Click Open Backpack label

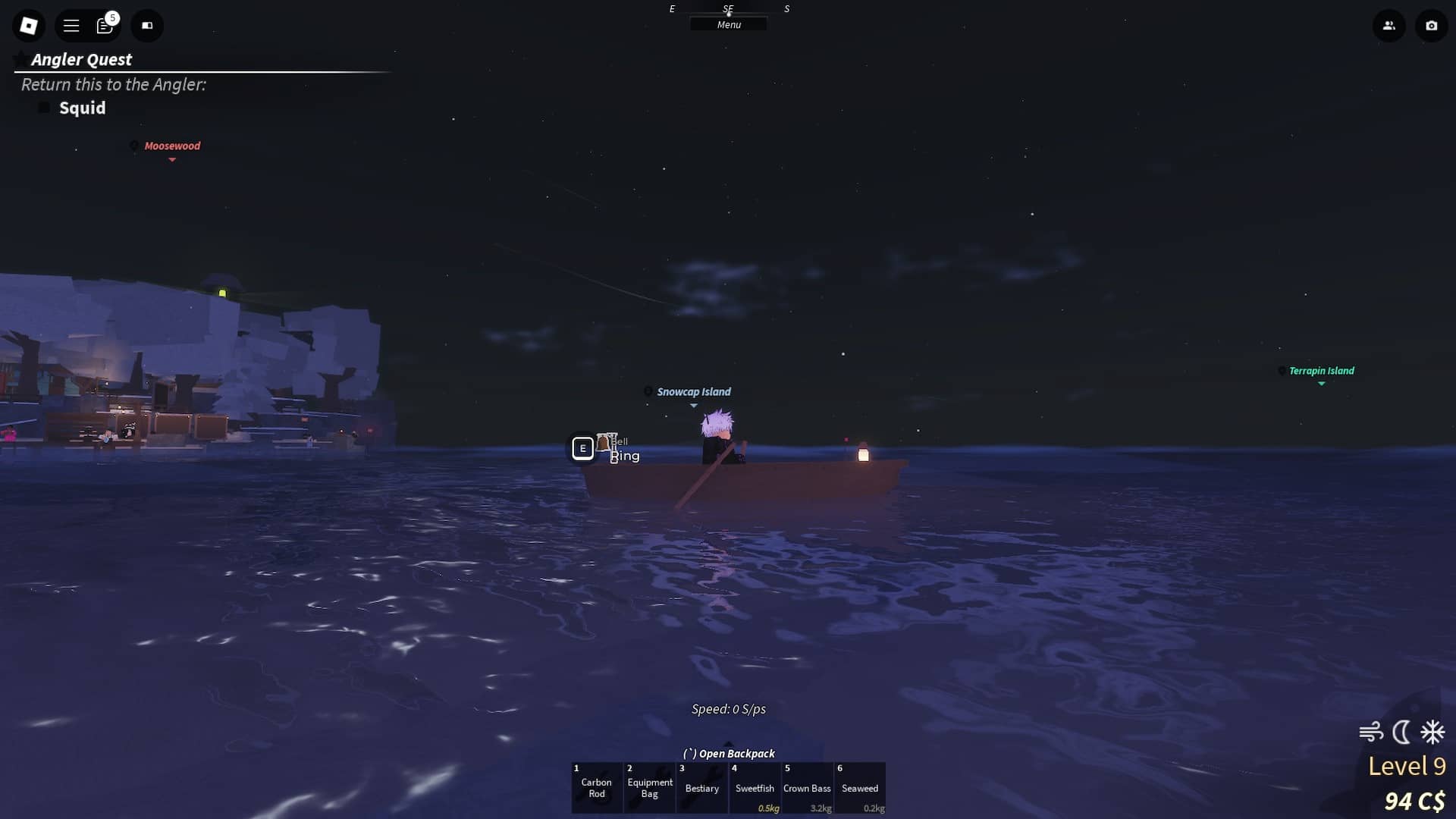click(730, 753)
